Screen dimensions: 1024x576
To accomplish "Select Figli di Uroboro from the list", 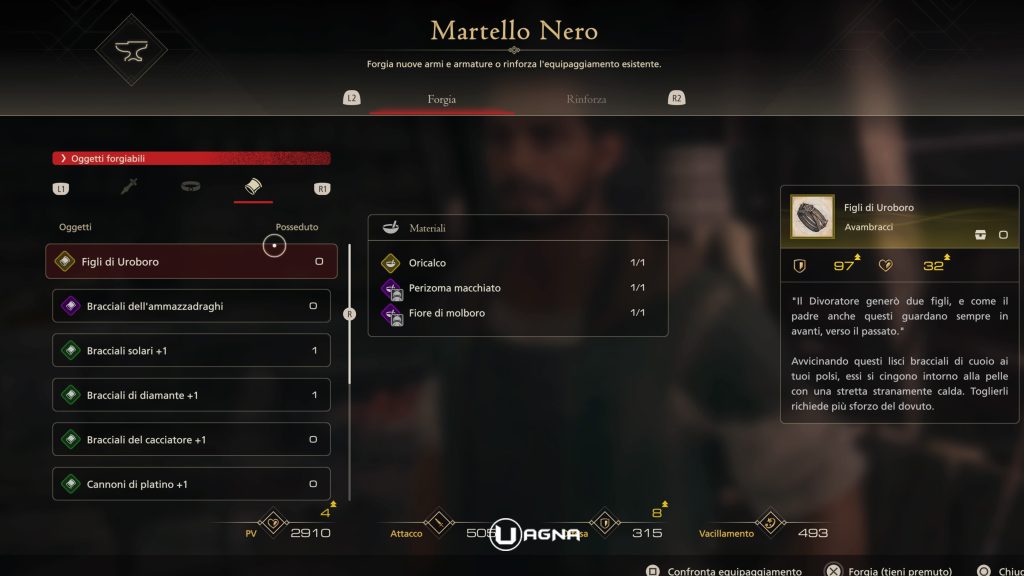I will click(191, 262).
